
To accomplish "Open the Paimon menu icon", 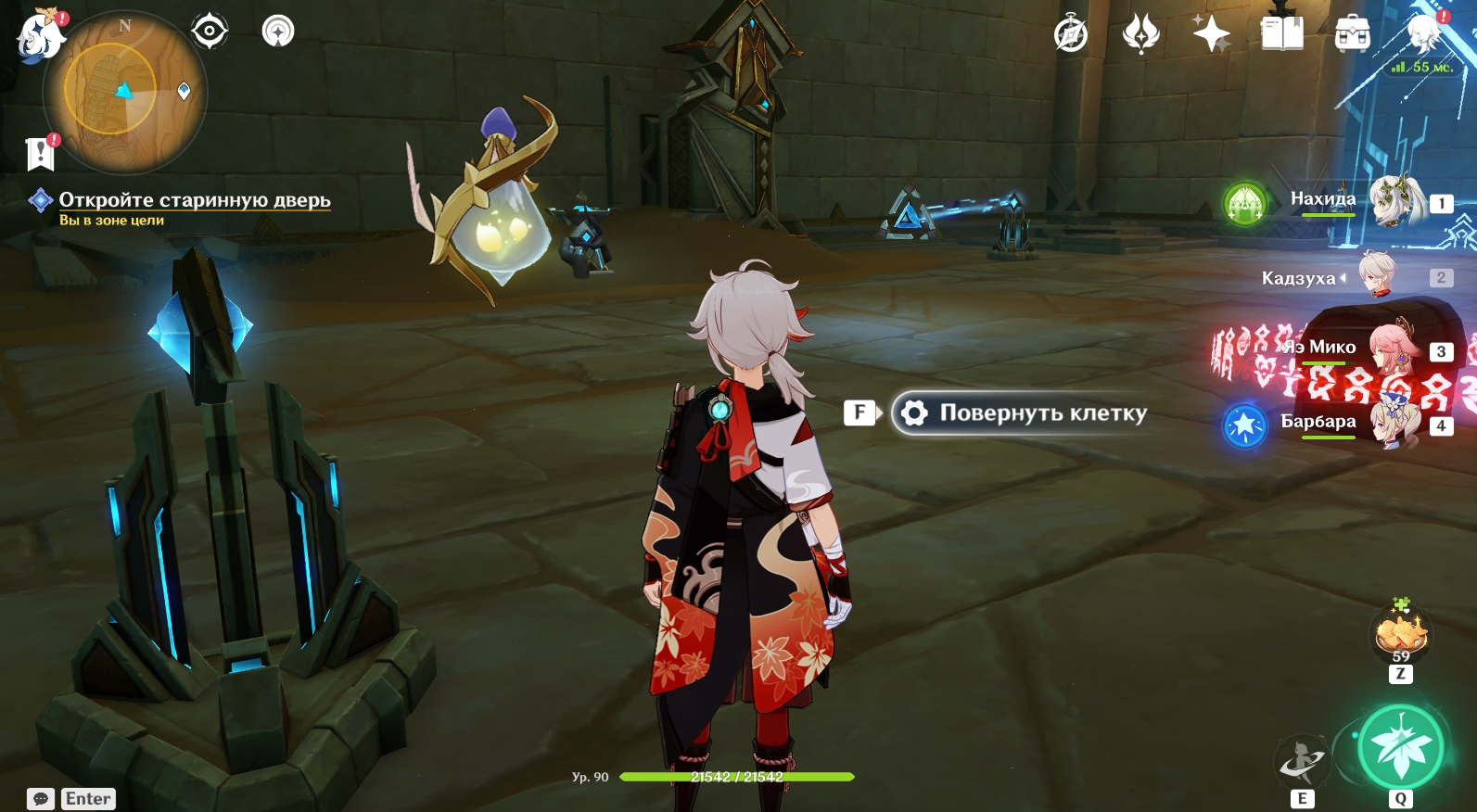I will click(39, 37).
